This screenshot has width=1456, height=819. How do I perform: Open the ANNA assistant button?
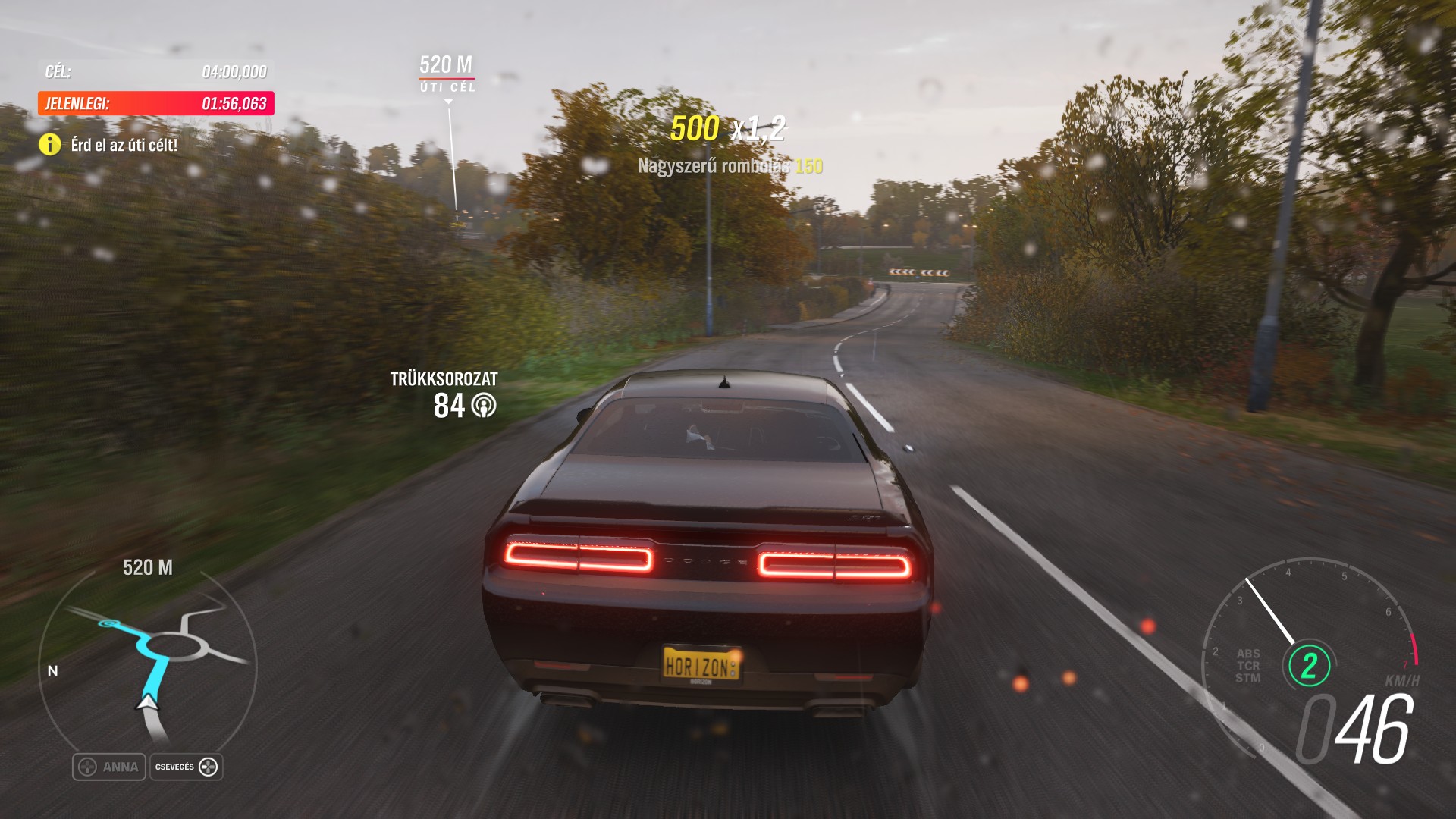109,767
